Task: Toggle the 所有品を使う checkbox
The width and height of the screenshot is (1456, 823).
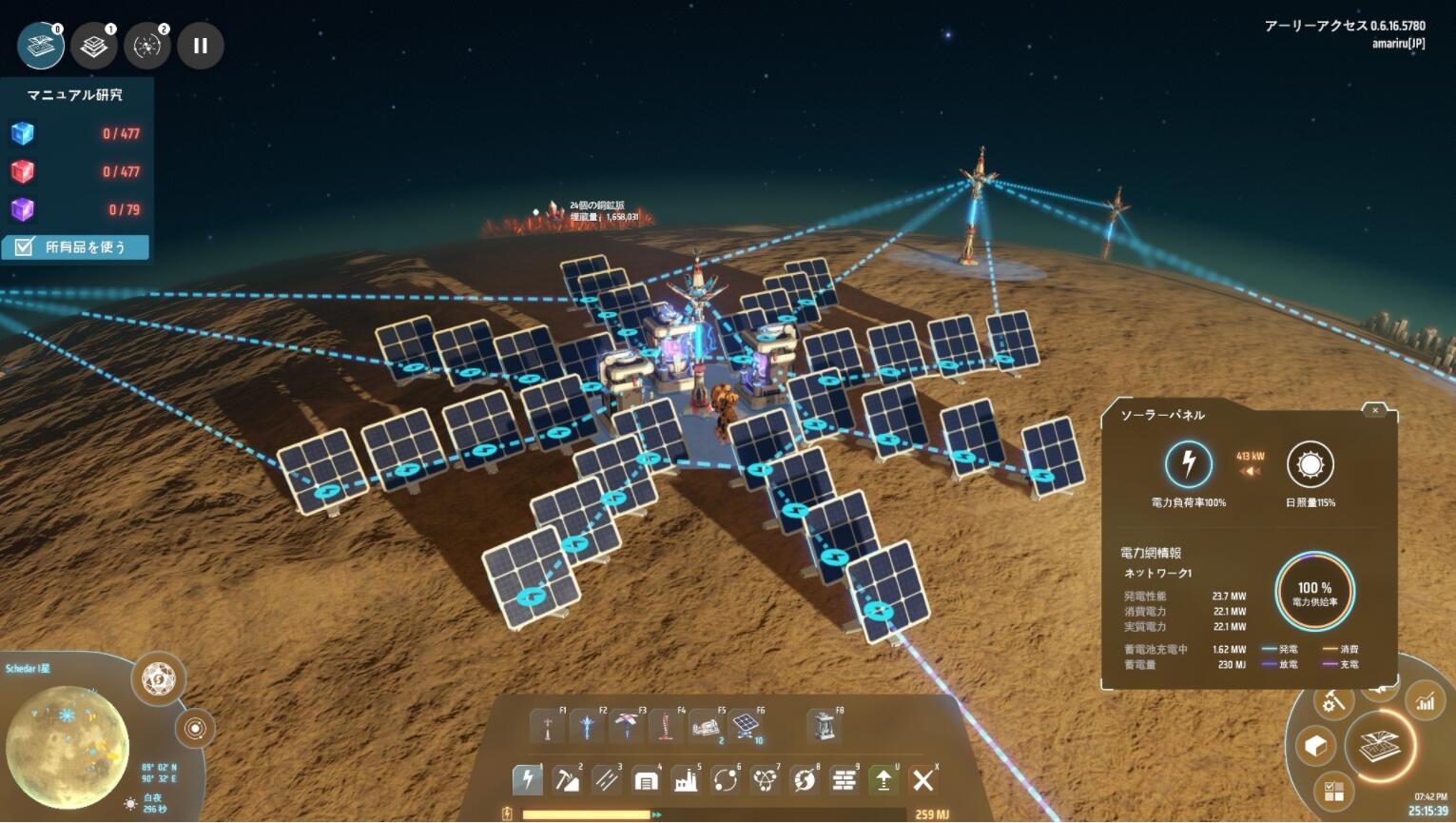Action: 25,247
